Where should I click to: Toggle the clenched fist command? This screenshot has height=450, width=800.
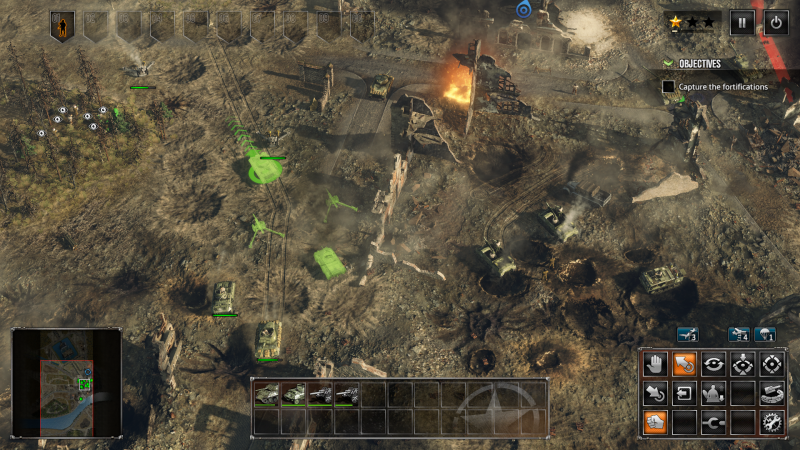654,422
